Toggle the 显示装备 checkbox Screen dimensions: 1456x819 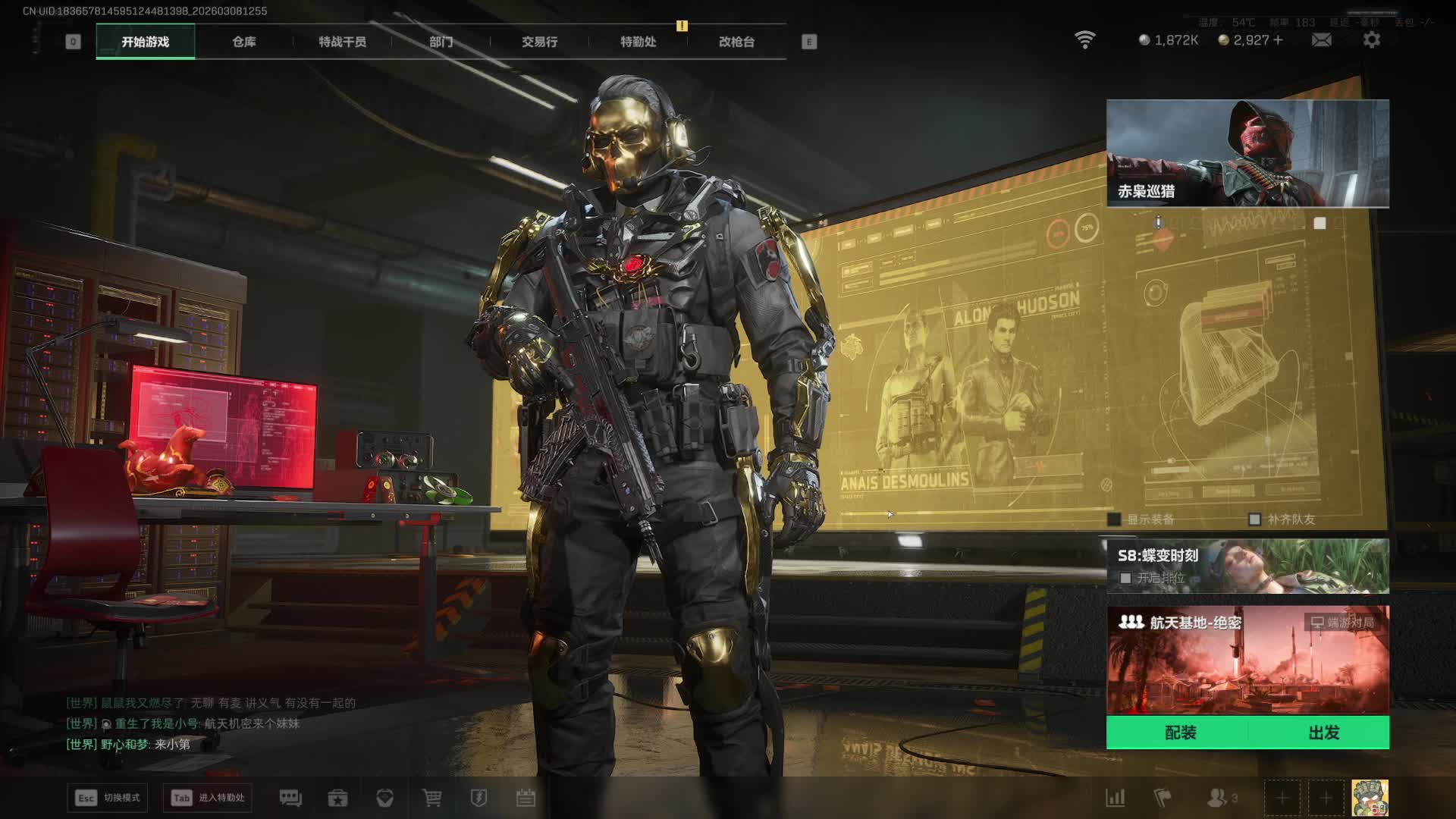tap(1114, 519)
